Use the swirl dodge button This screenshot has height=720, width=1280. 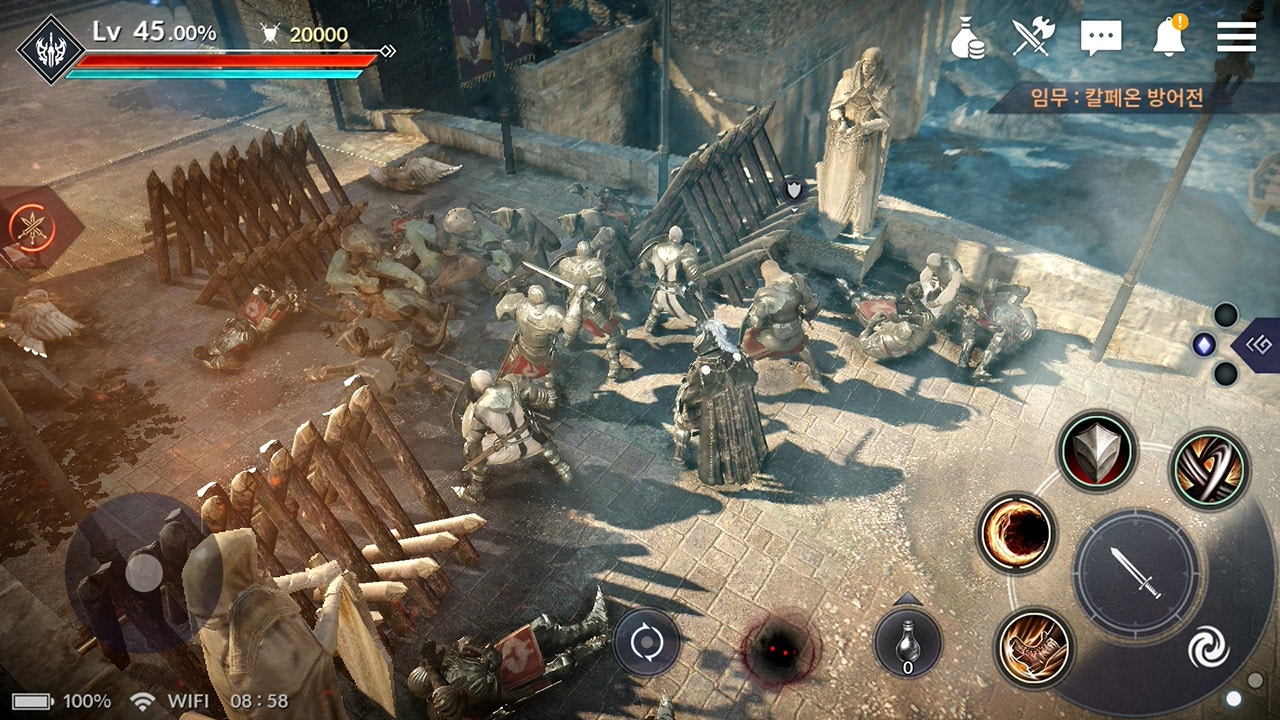1207,648
